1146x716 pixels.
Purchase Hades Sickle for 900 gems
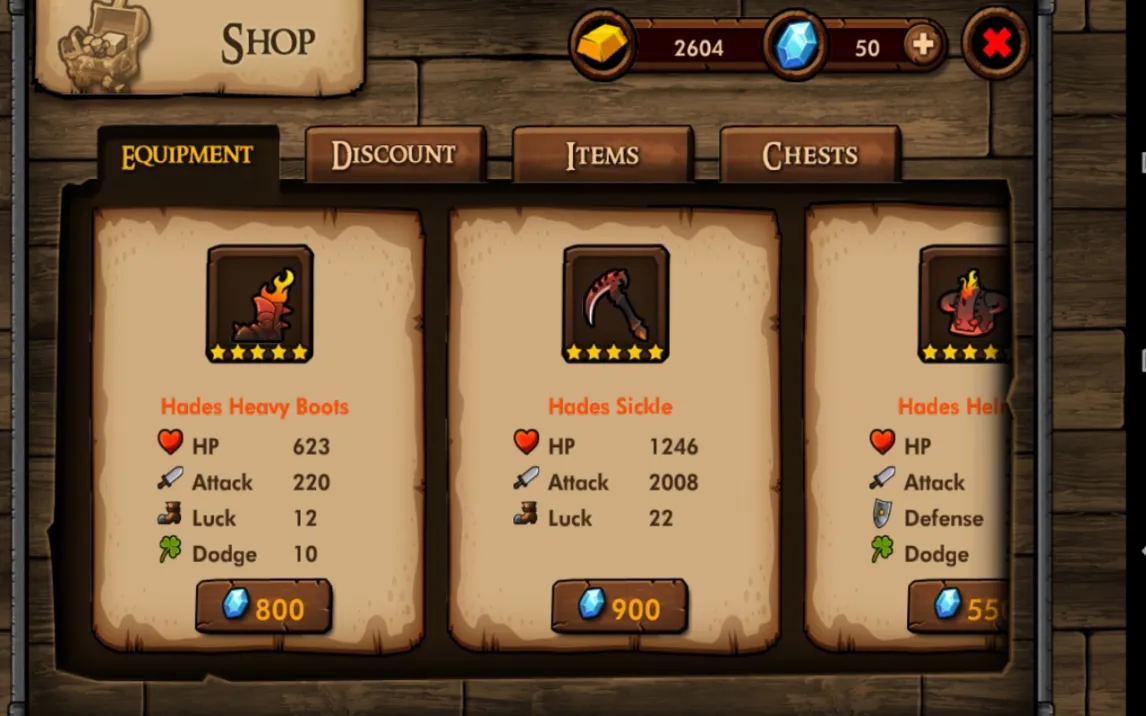[x=619, y=607]
